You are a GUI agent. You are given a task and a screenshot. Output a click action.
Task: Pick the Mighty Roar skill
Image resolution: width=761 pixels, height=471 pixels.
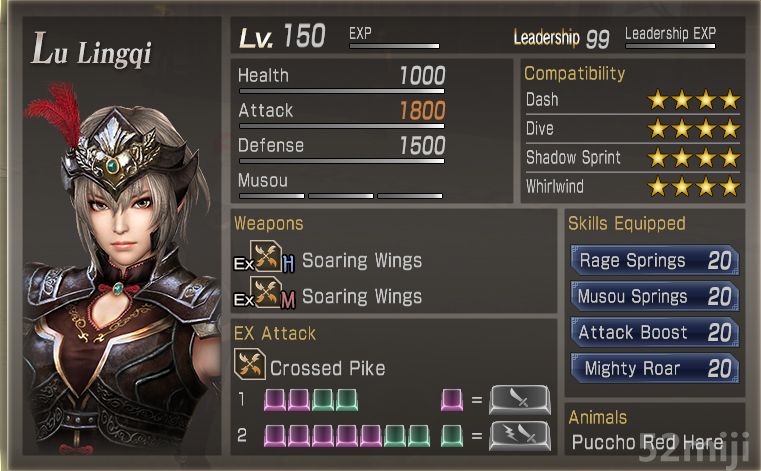(654, 369)
